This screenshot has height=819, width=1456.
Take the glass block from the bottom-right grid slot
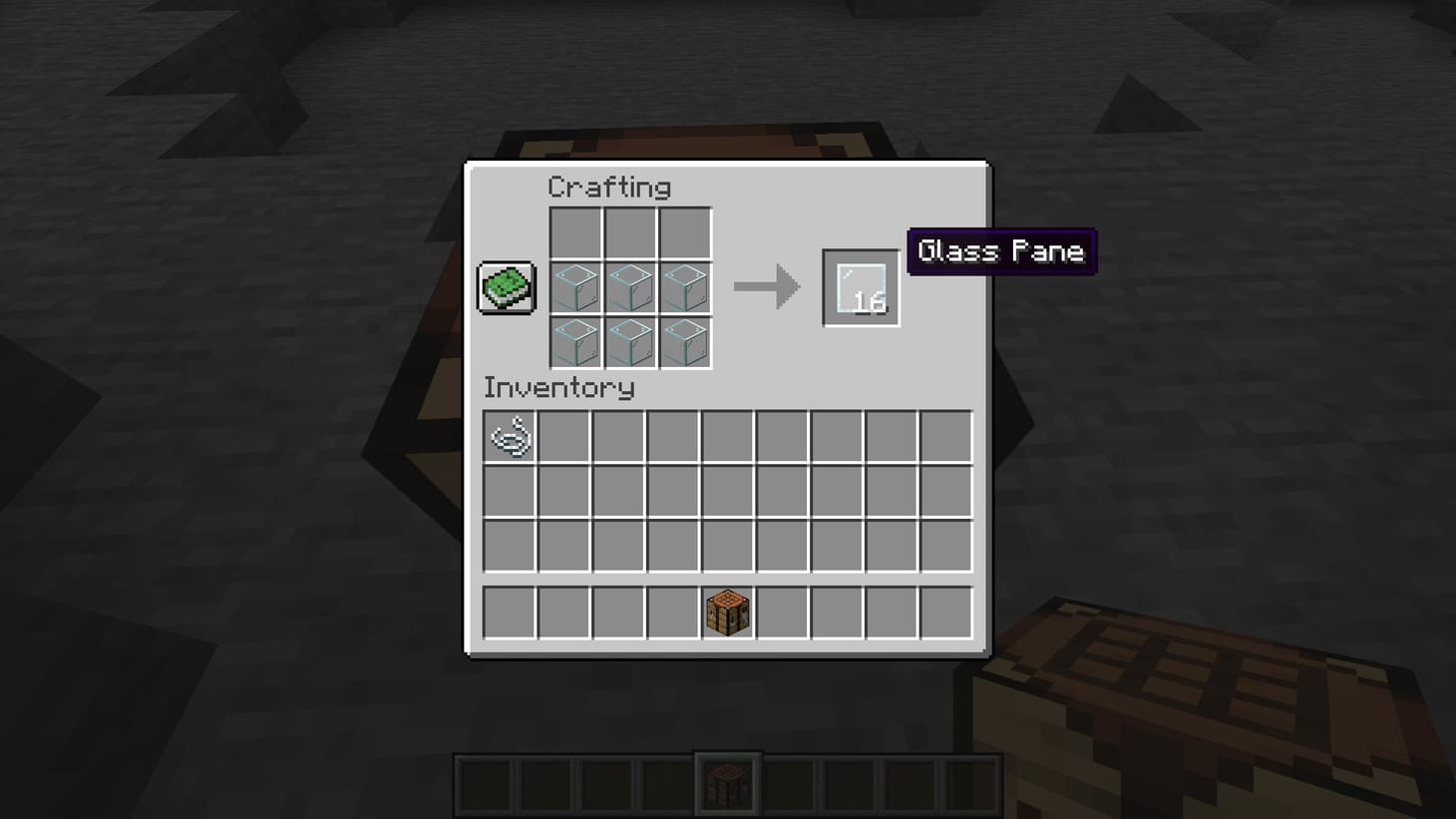point(685,340)
